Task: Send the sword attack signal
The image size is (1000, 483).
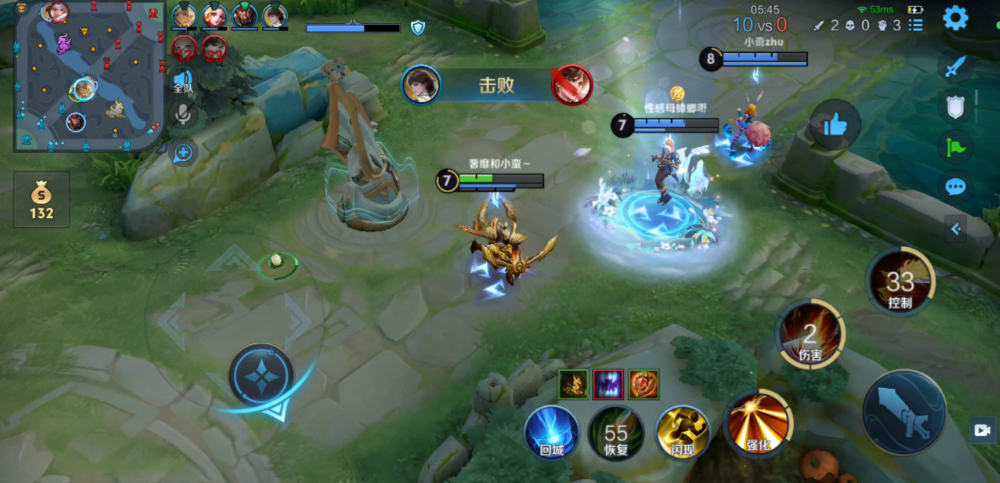Action: (x=955, y=66)
